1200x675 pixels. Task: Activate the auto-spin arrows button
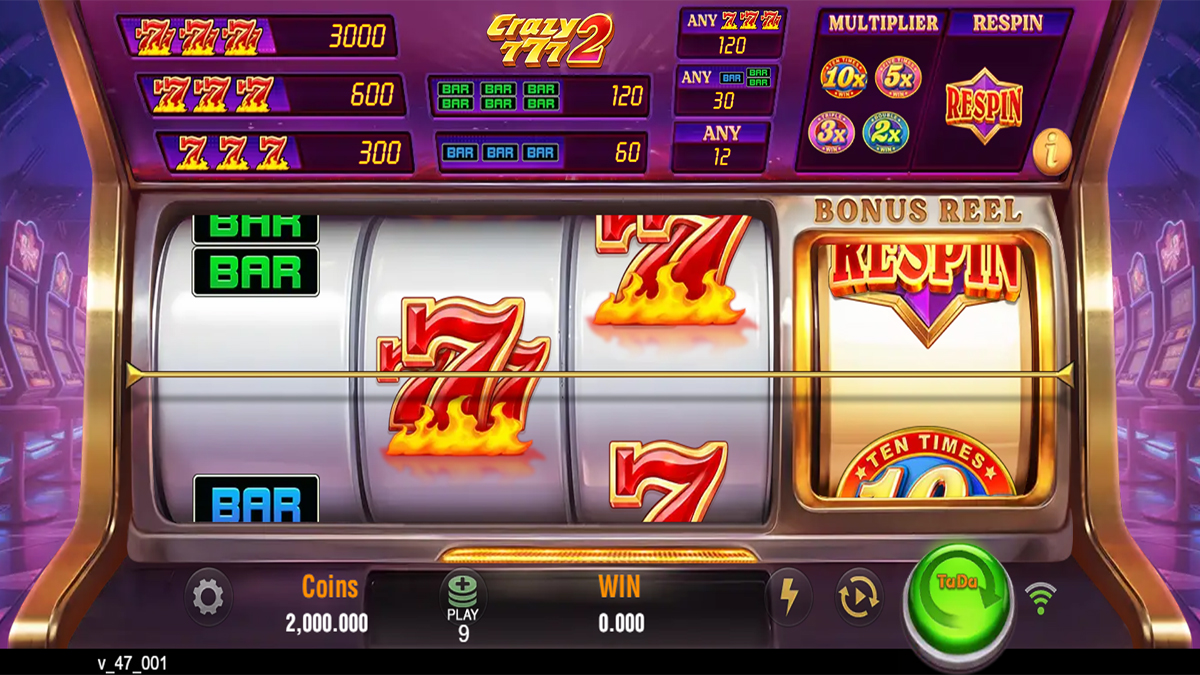click(x=859, y=597)
